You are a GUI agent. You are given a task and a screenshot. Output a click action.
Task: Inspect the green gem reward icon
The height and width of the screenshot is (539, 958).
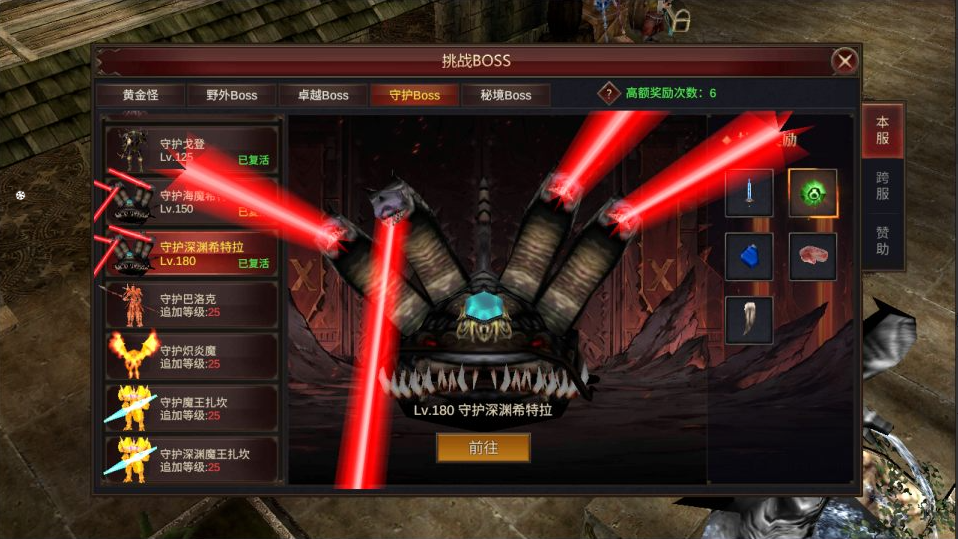(812, 193)
